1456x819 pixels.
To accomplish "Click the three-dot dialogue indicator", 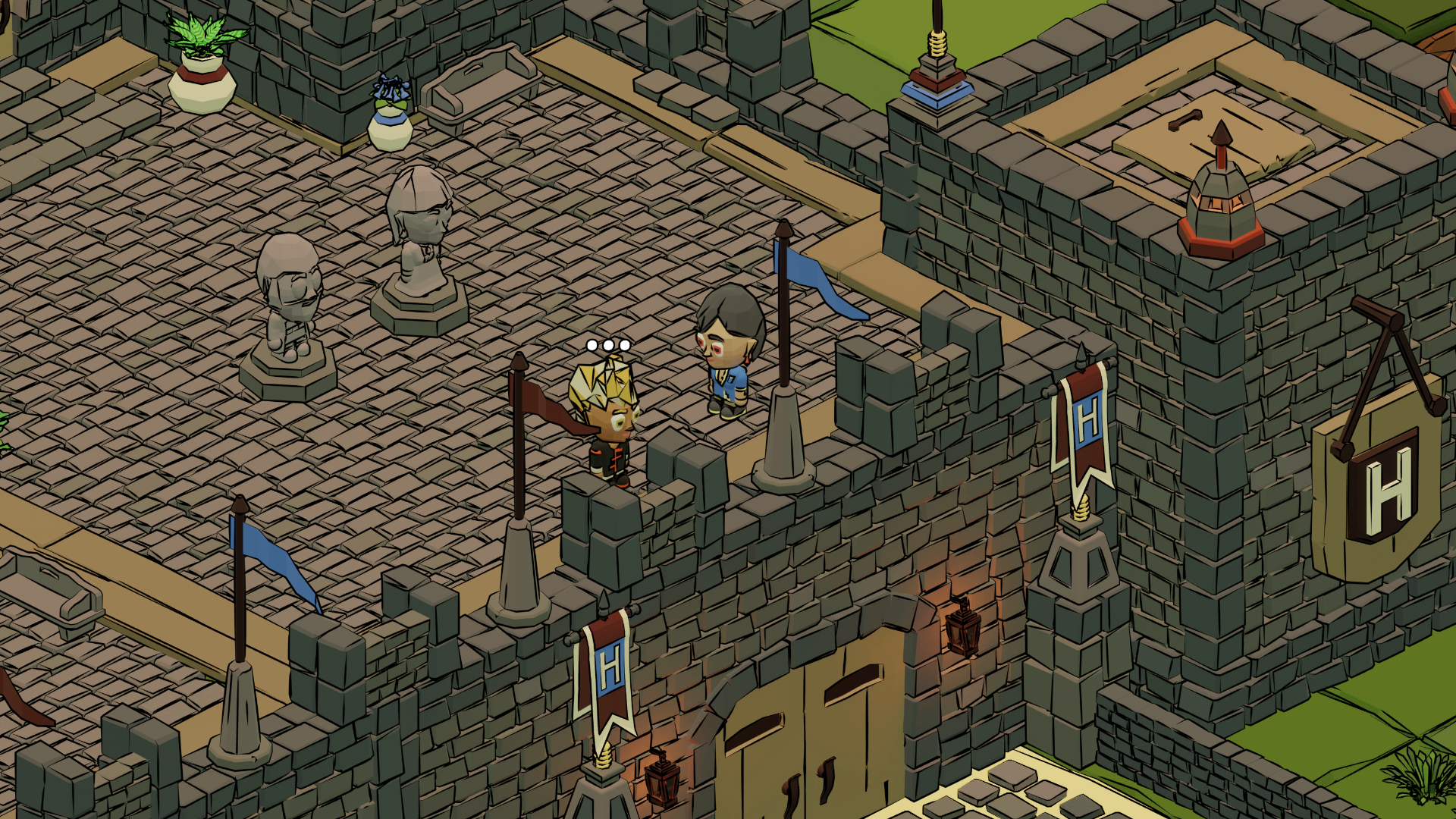I will (608, 346).
